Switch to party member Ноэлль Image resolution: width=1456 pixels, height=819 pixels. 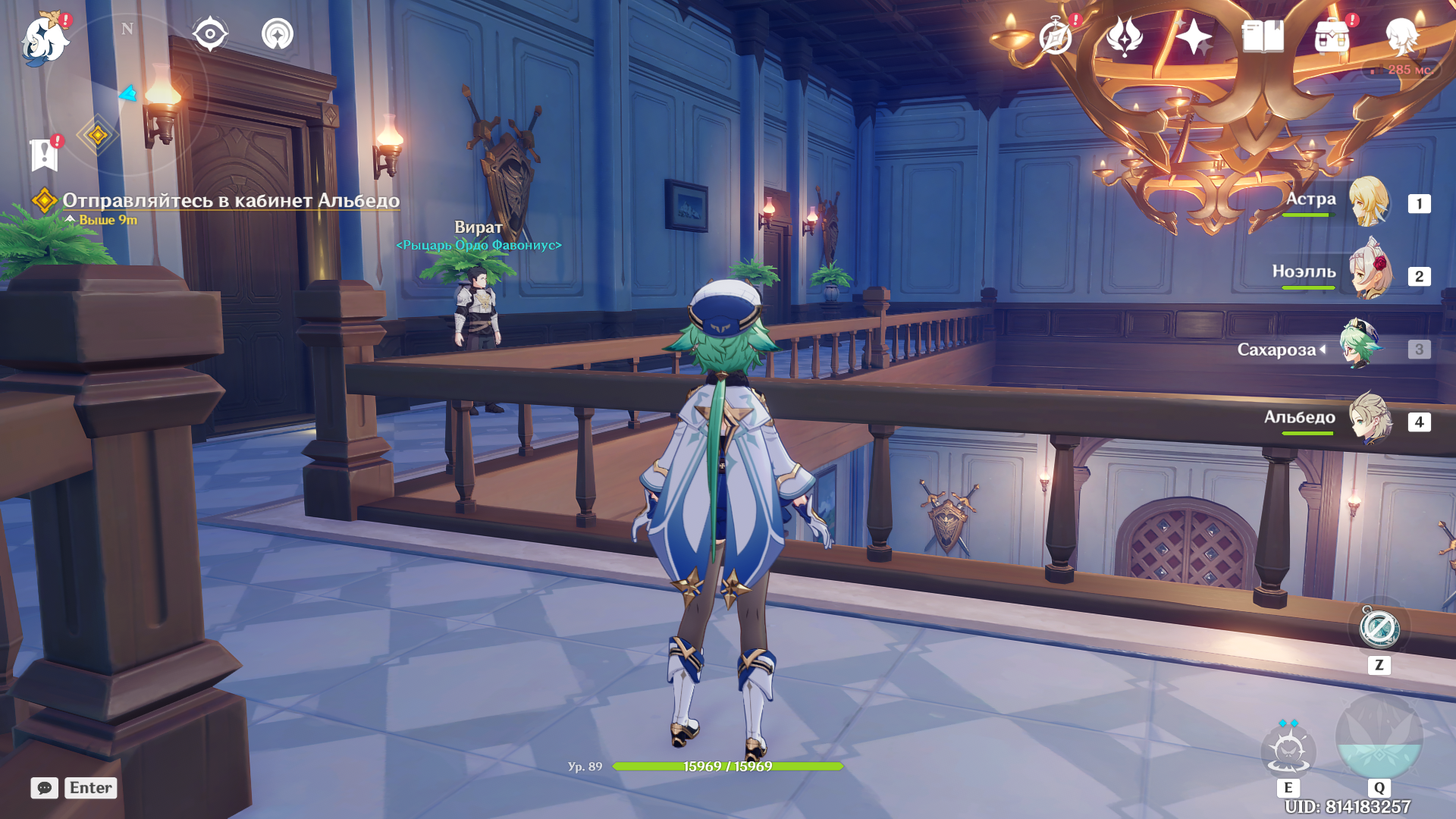click(x=1370, y=273)
